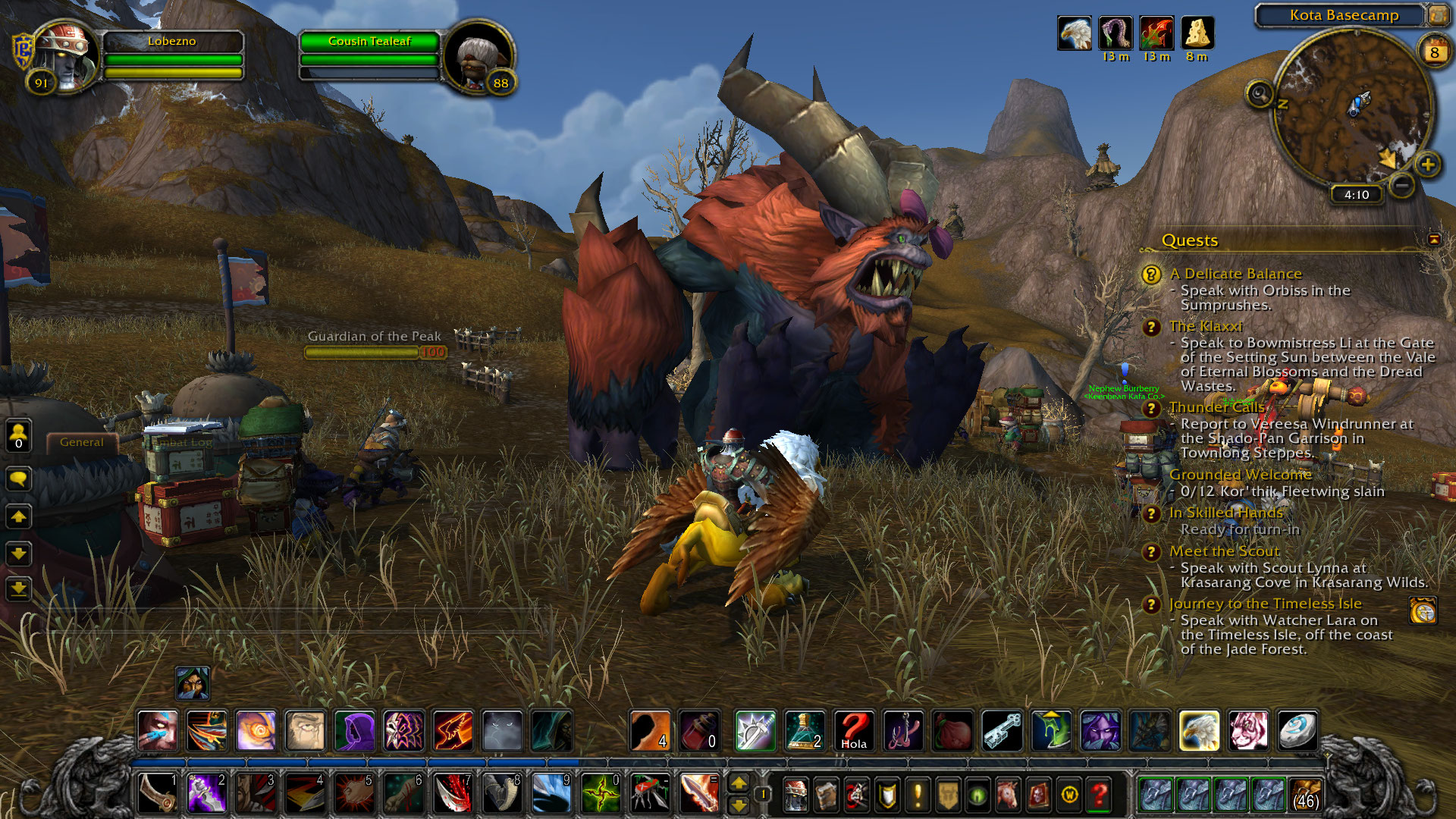Collapse the Quests tracker panel
The width and height of the screenshot is (1456, 819).
coord(1433,240)
